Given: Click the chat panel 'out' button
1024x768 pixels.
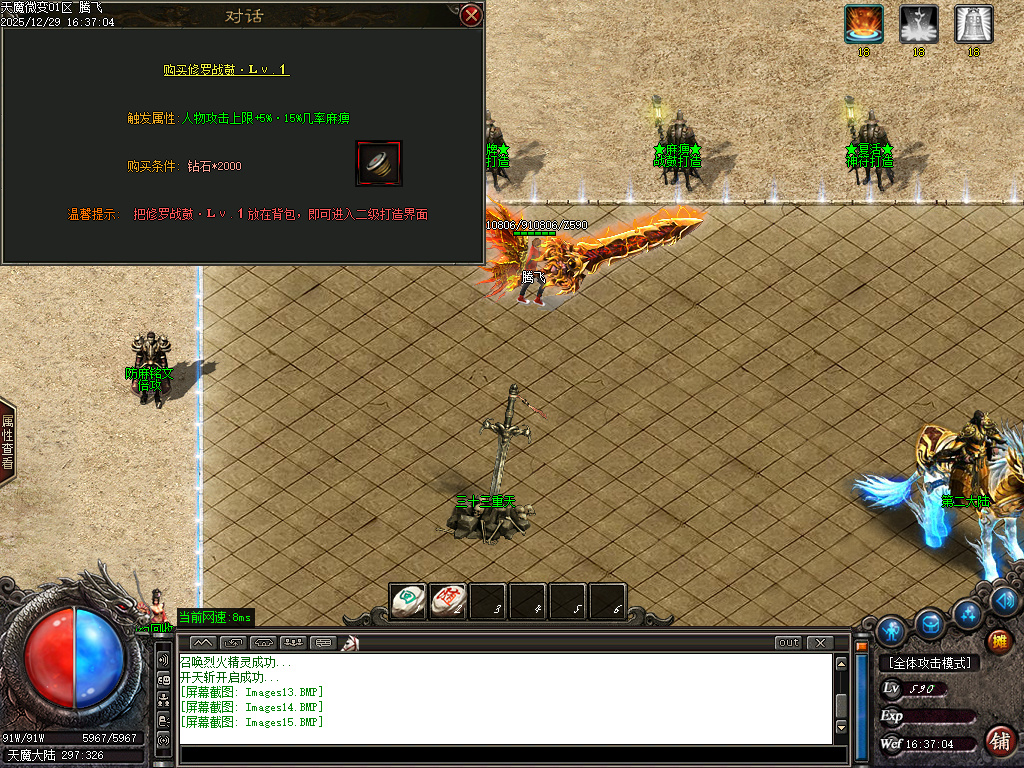Looking at the screenshot, I should 788,642.
